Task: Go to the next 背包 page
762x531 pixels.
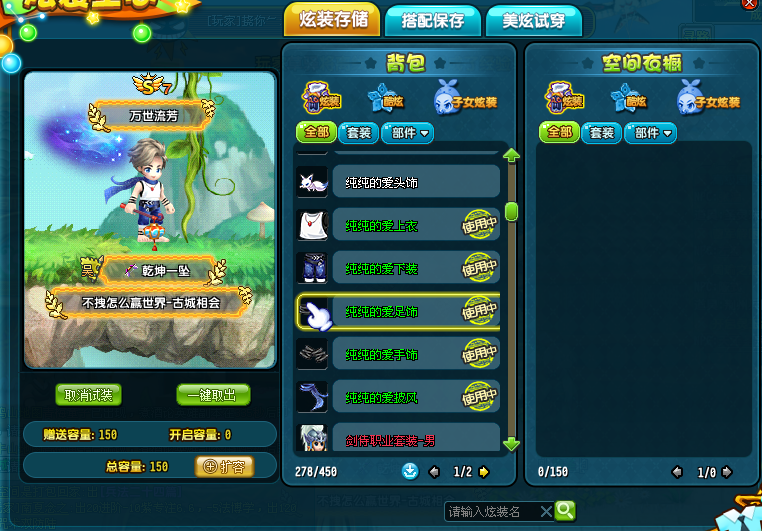Action: pyautogui.click(x=484, y=471)
